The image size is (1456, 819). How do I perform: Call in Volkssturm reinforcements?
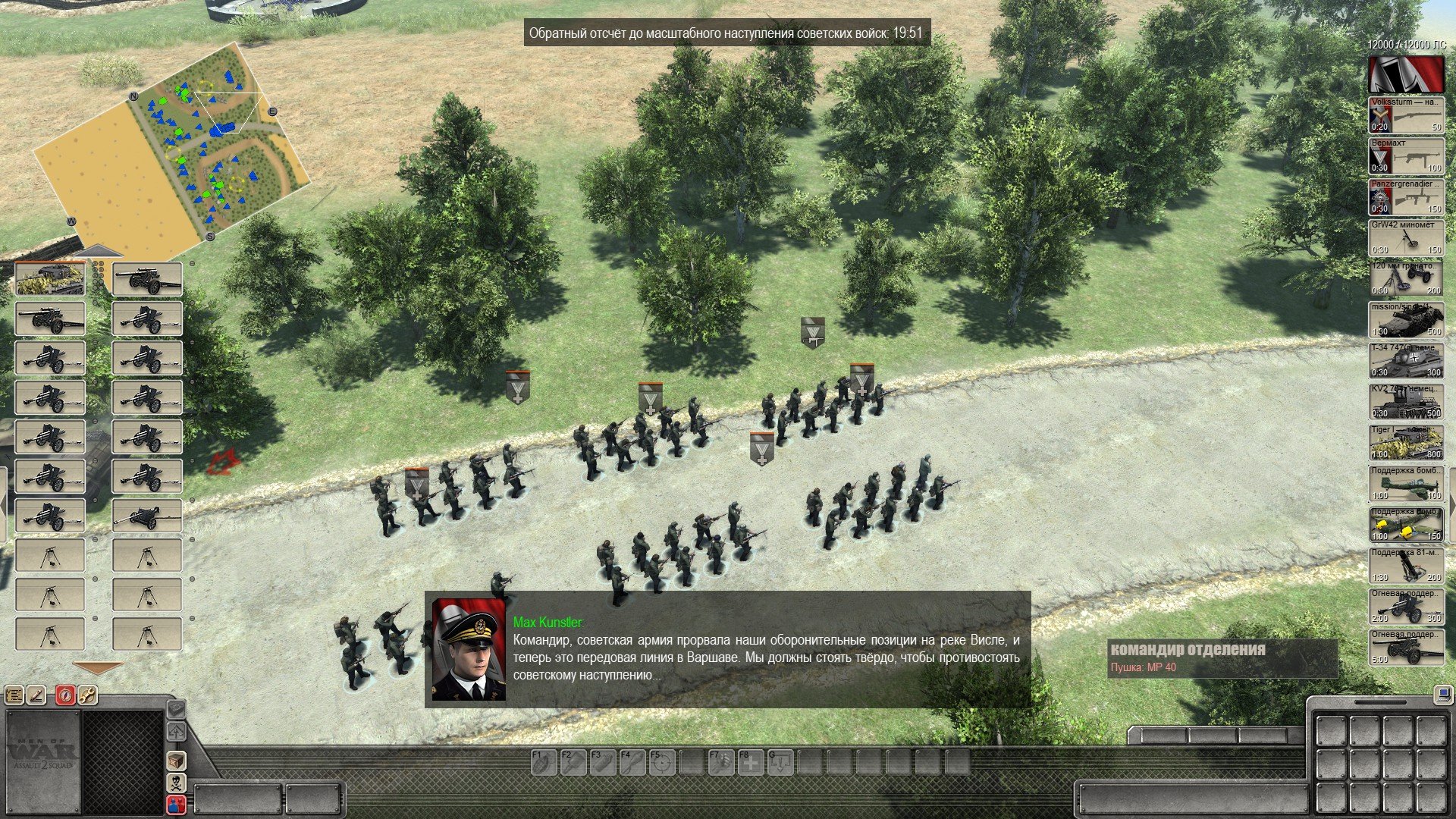tap(1406, 115)
